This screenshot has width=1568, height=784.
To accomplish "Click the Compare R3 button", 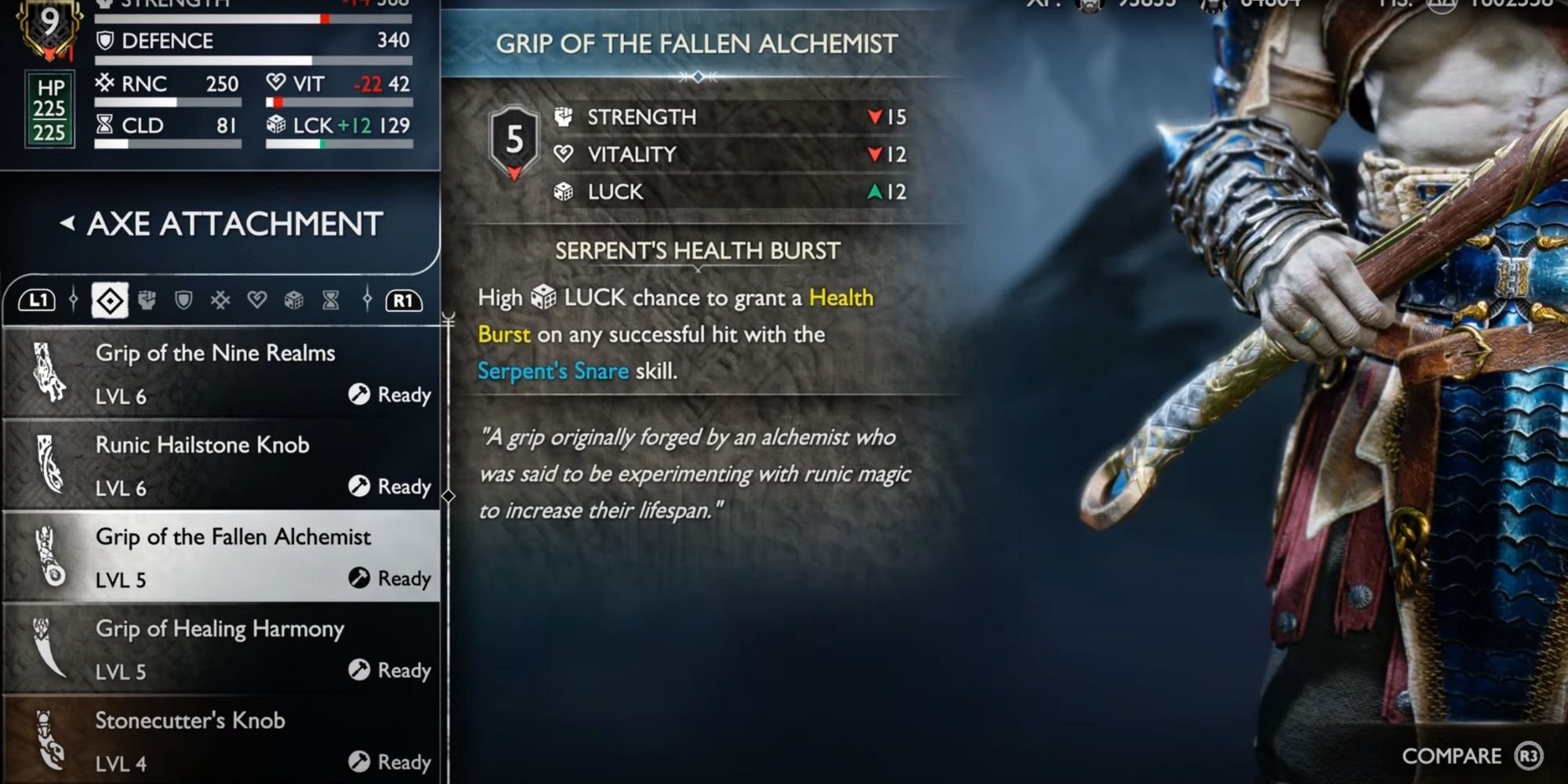I will coord(1472,756).
